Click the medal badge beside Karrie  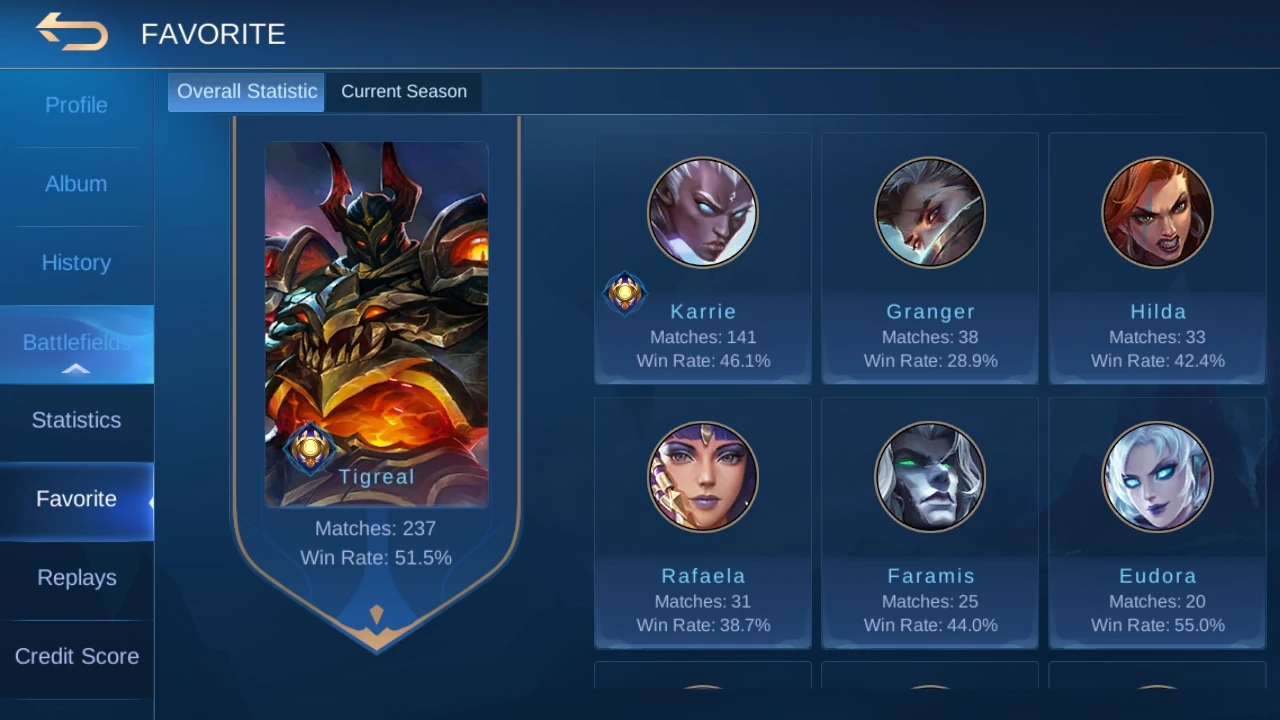pos(625,293)
